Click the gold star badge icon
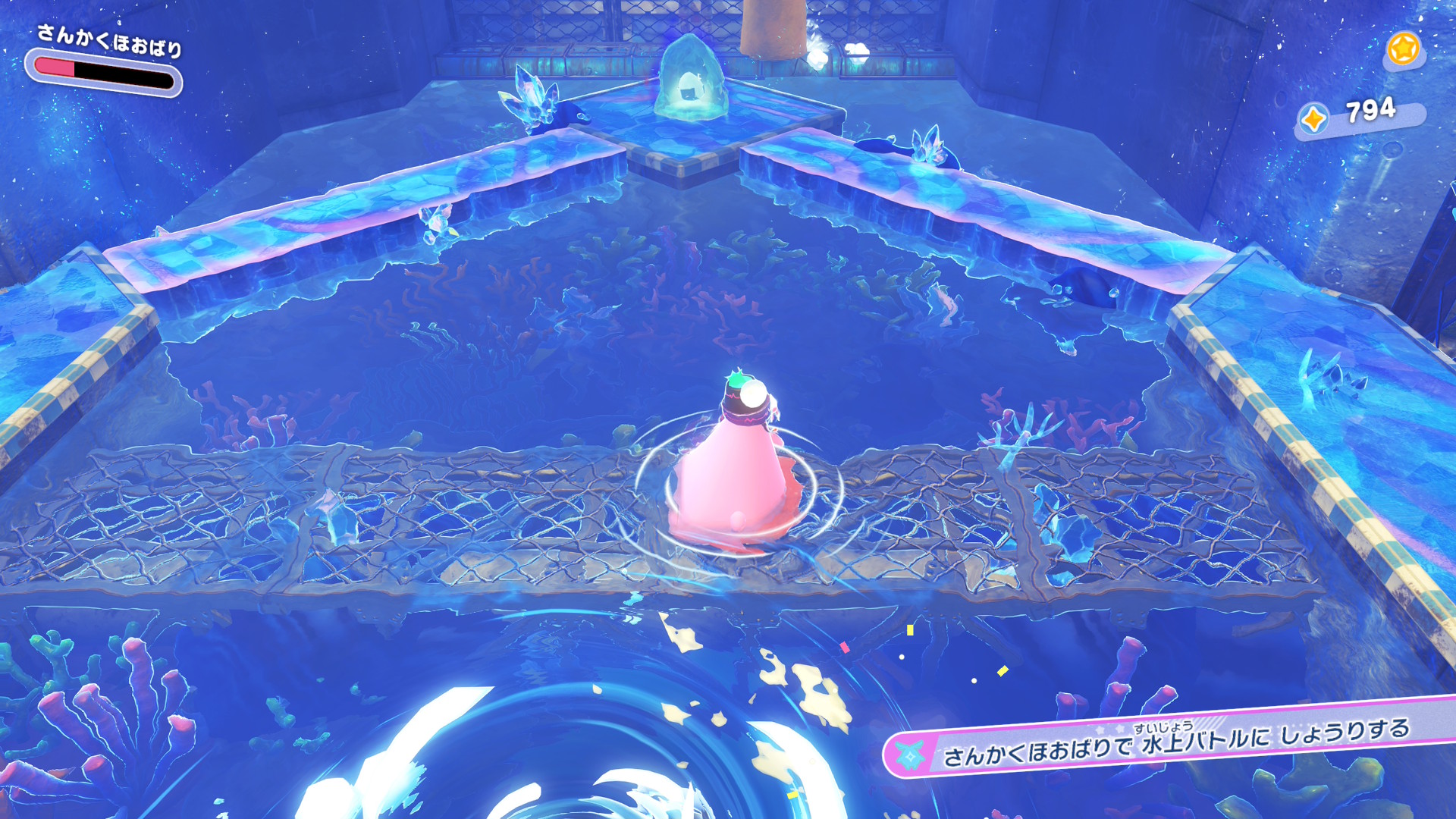This screenshot has width=1456, height=819. [1403, 50]
